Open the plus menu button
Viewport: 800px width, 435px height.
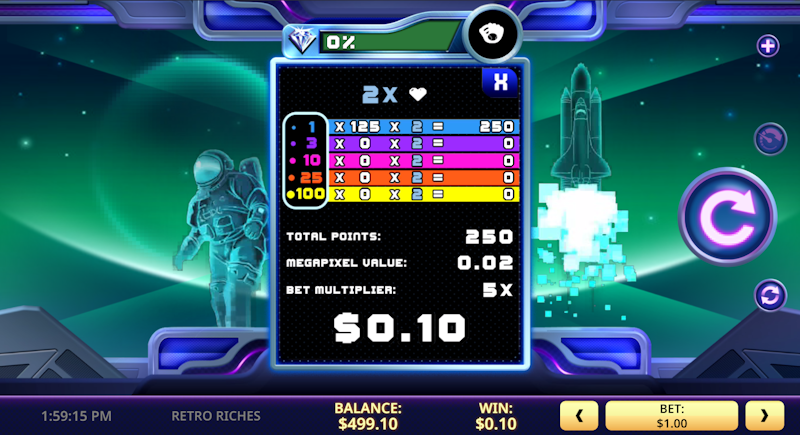click(768, 45)
